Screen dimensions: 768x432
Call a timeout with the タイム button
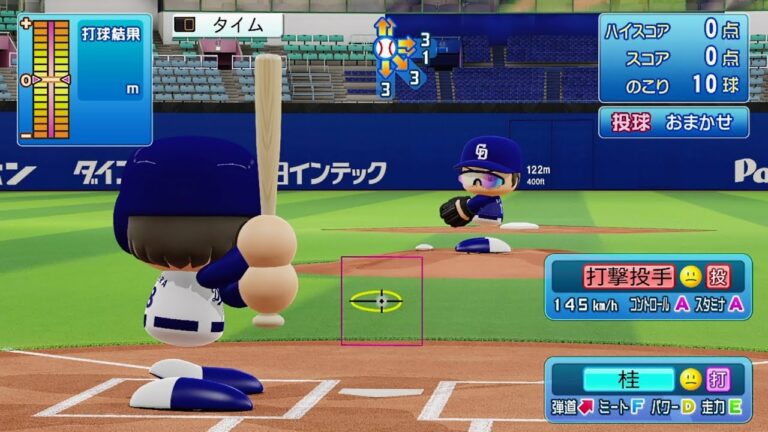(227, 25)
